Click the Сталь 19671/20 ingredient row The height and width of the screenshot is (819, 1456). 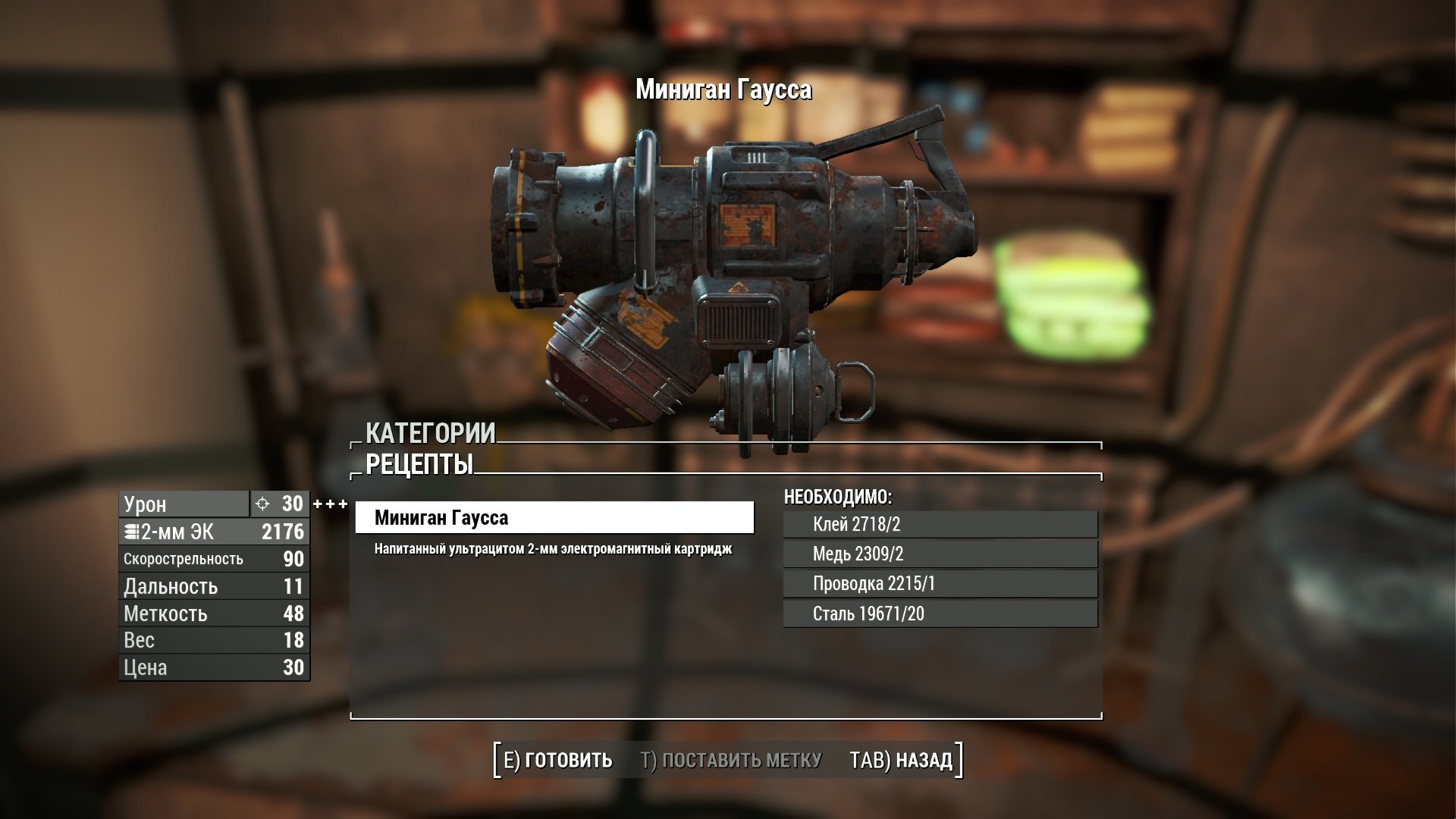(x=940, y=613)
